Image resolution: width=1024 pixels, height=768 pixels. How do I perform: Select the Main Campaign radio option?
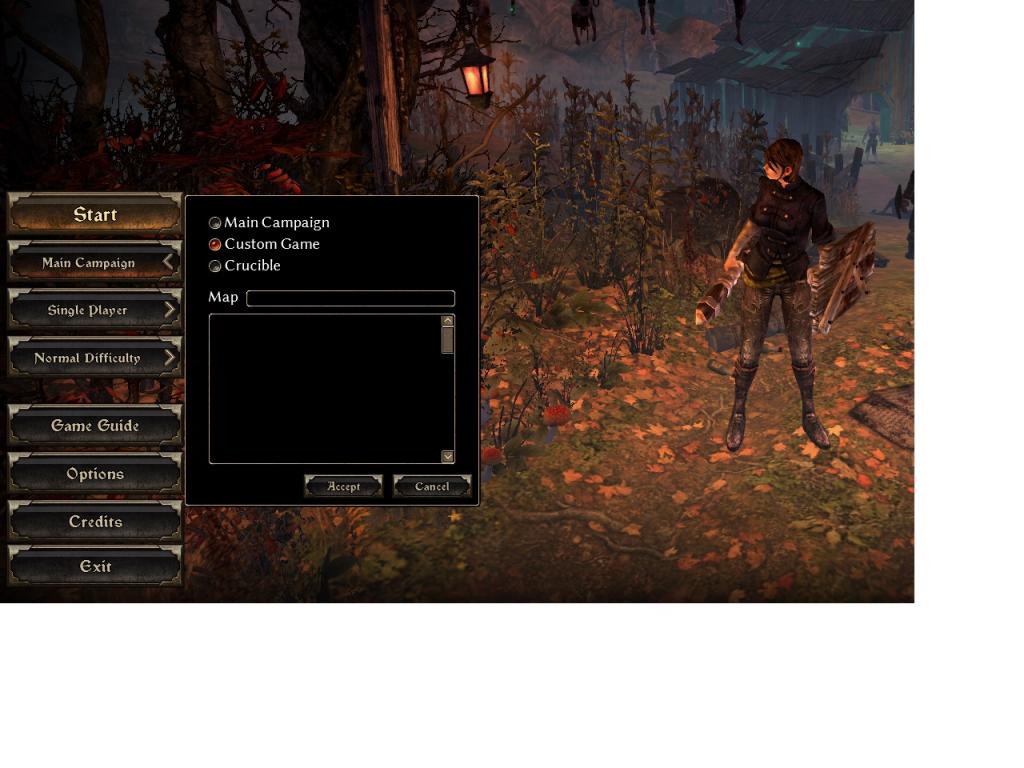[x=215, y=223]
